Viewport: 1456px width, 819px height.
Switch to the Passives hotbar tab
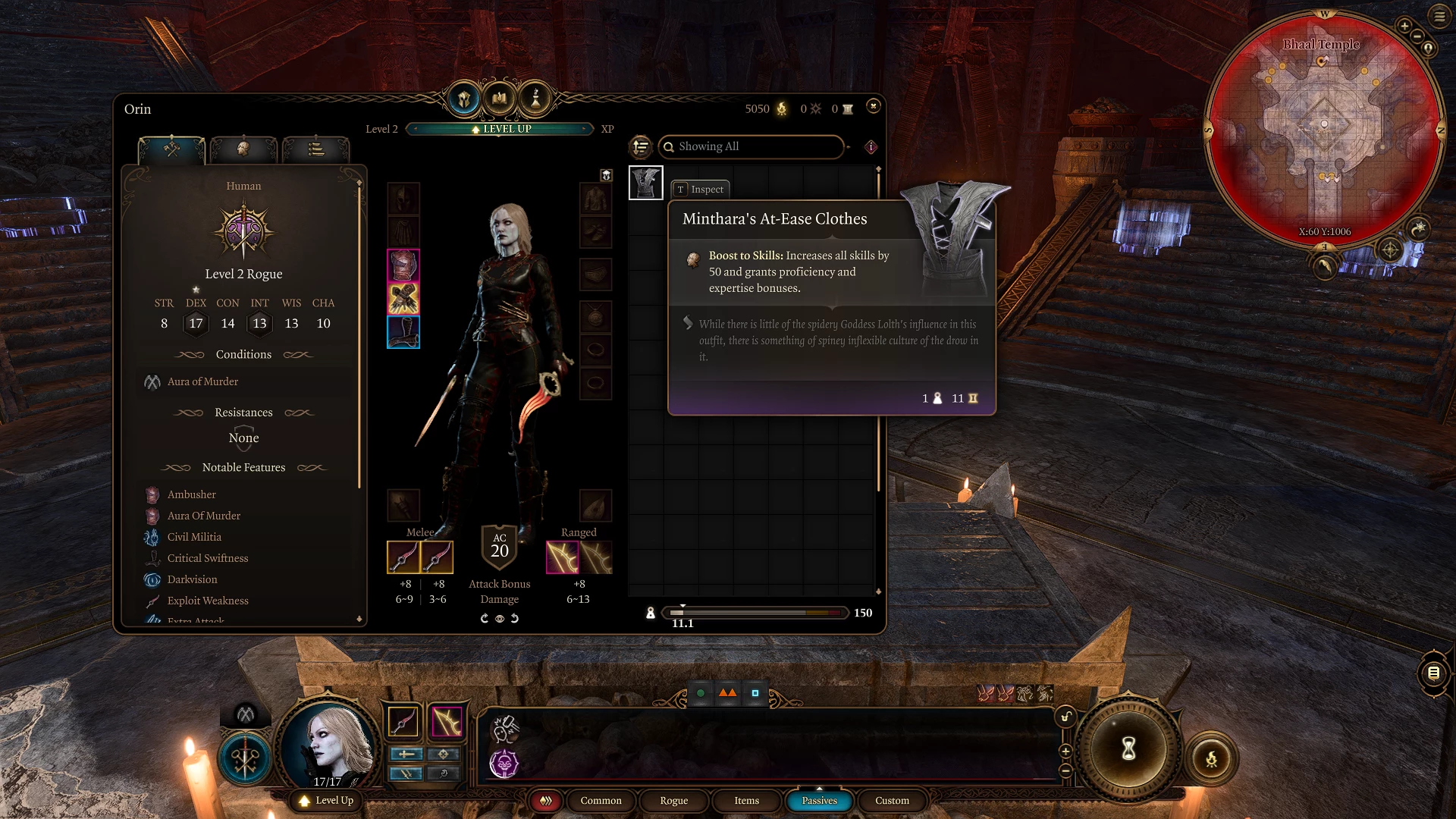819,801
